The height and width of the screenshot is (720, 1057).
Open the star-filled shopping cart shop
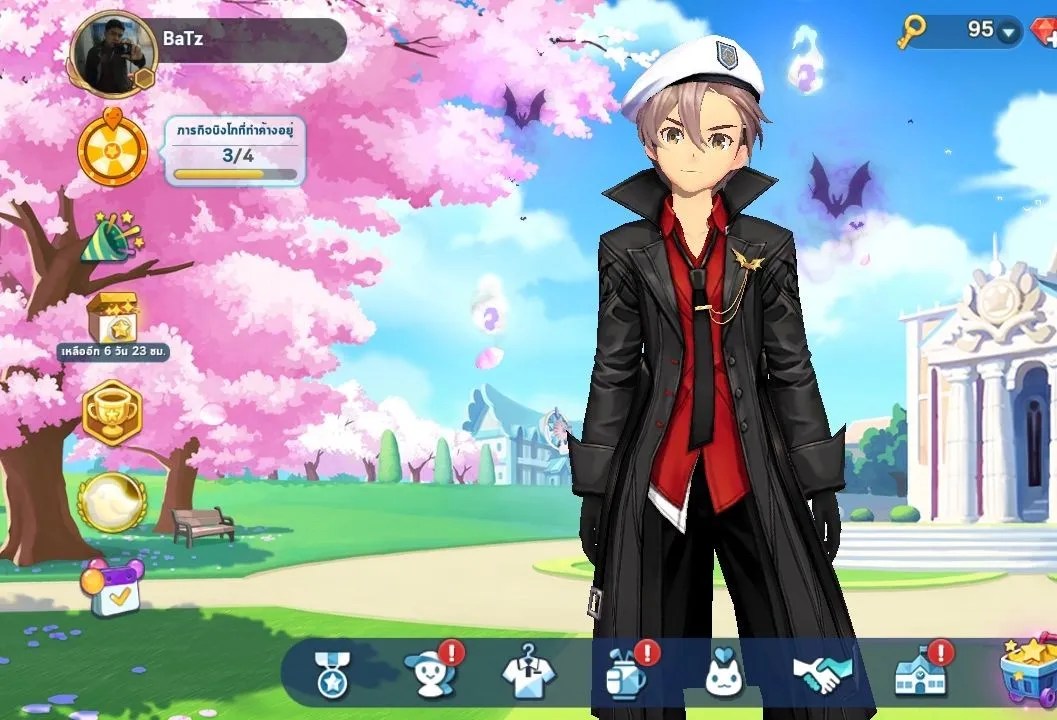coord(1028,668)
